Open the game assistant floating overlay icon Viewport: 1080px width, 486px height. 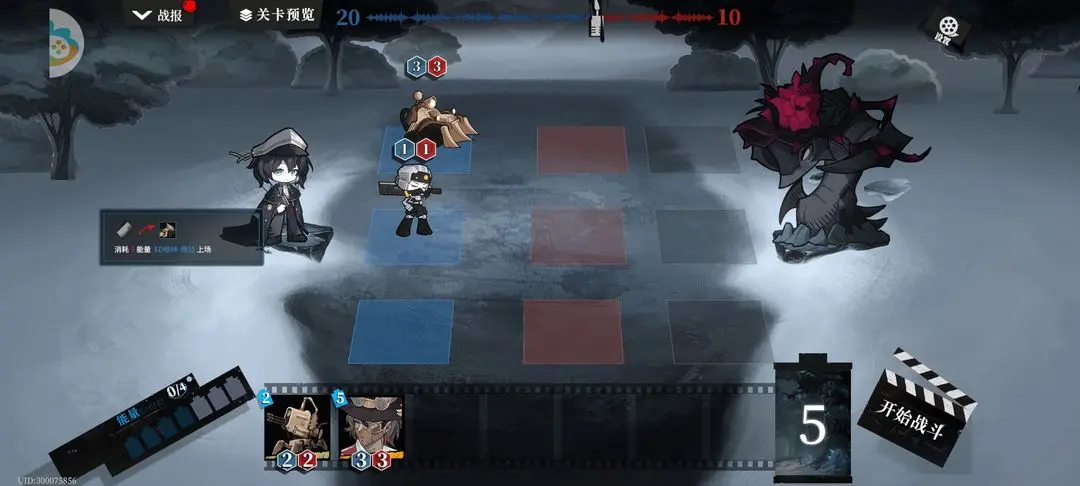62,44
